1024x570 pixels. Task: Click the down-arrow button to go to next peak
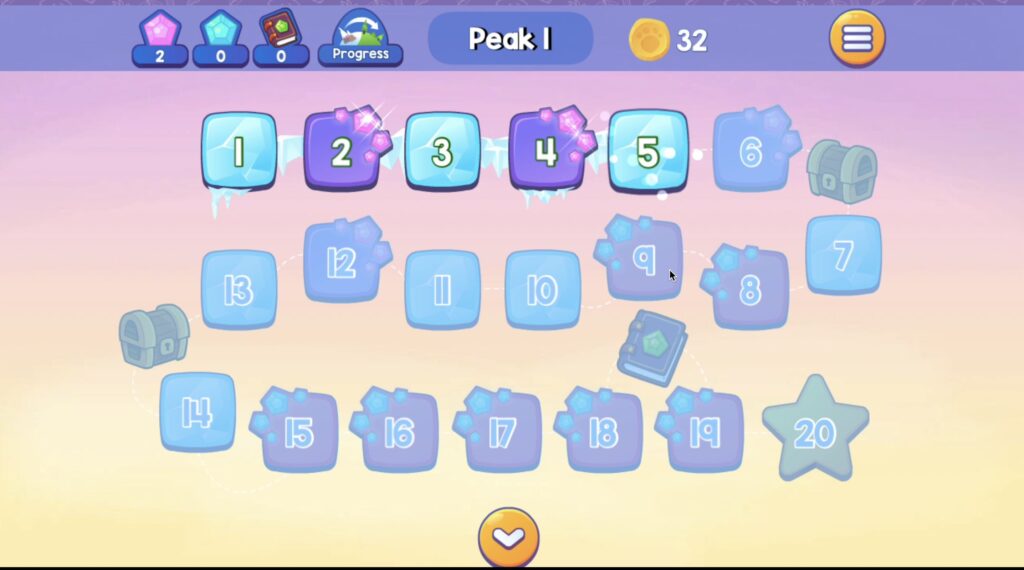click(508, 539)
